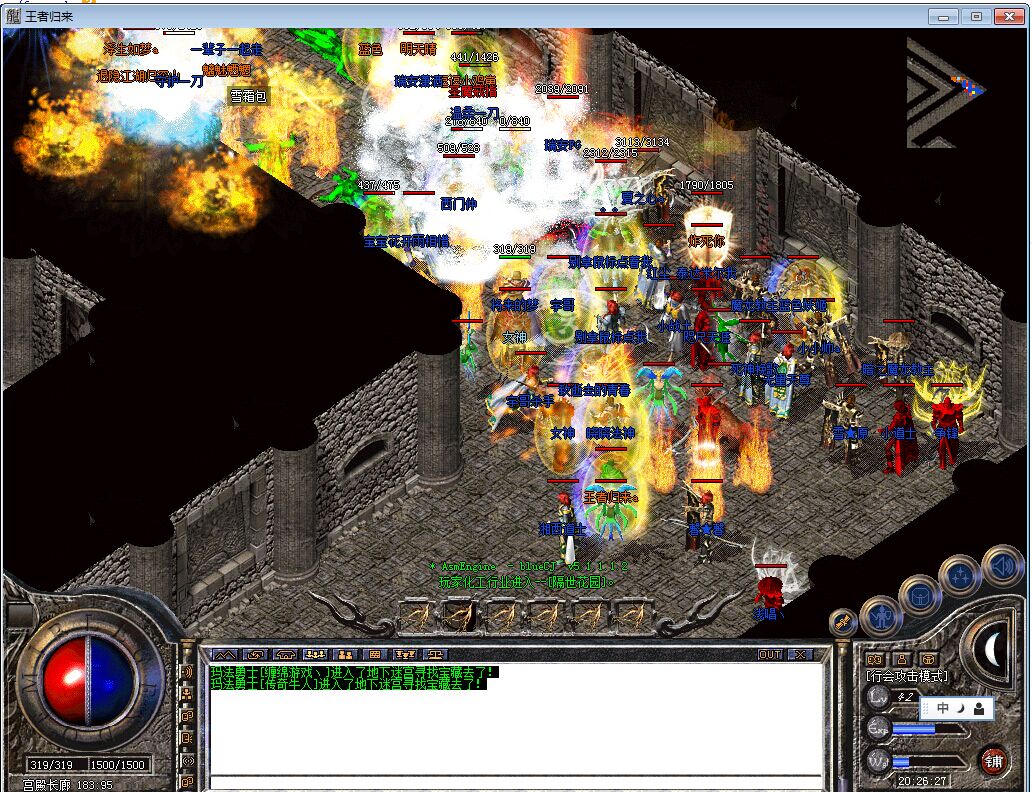Maximize the game window
Screen dimensions: 1032x792
pyautogui.click(x=977, y=16)
